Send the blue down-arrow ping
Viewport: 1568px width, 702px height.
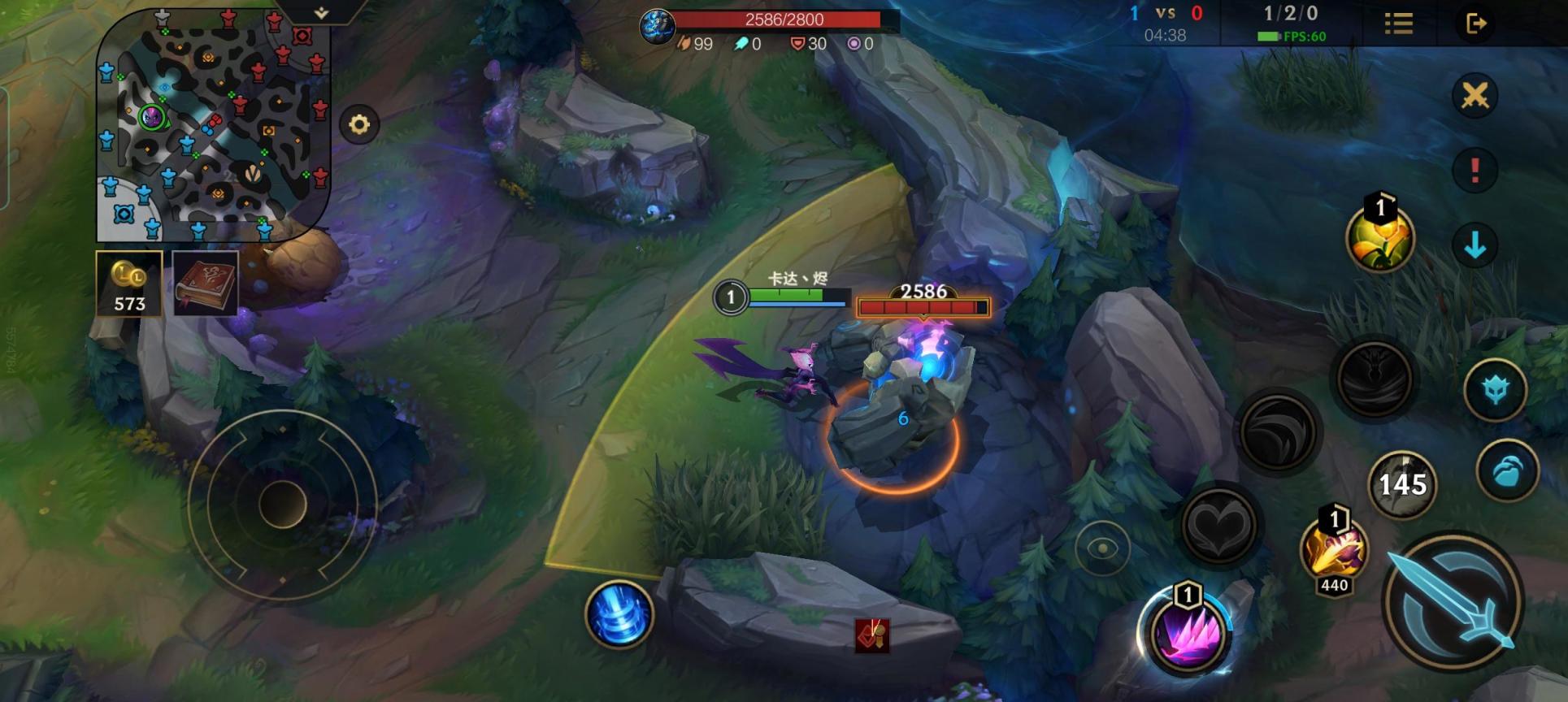click(1475, 245)
